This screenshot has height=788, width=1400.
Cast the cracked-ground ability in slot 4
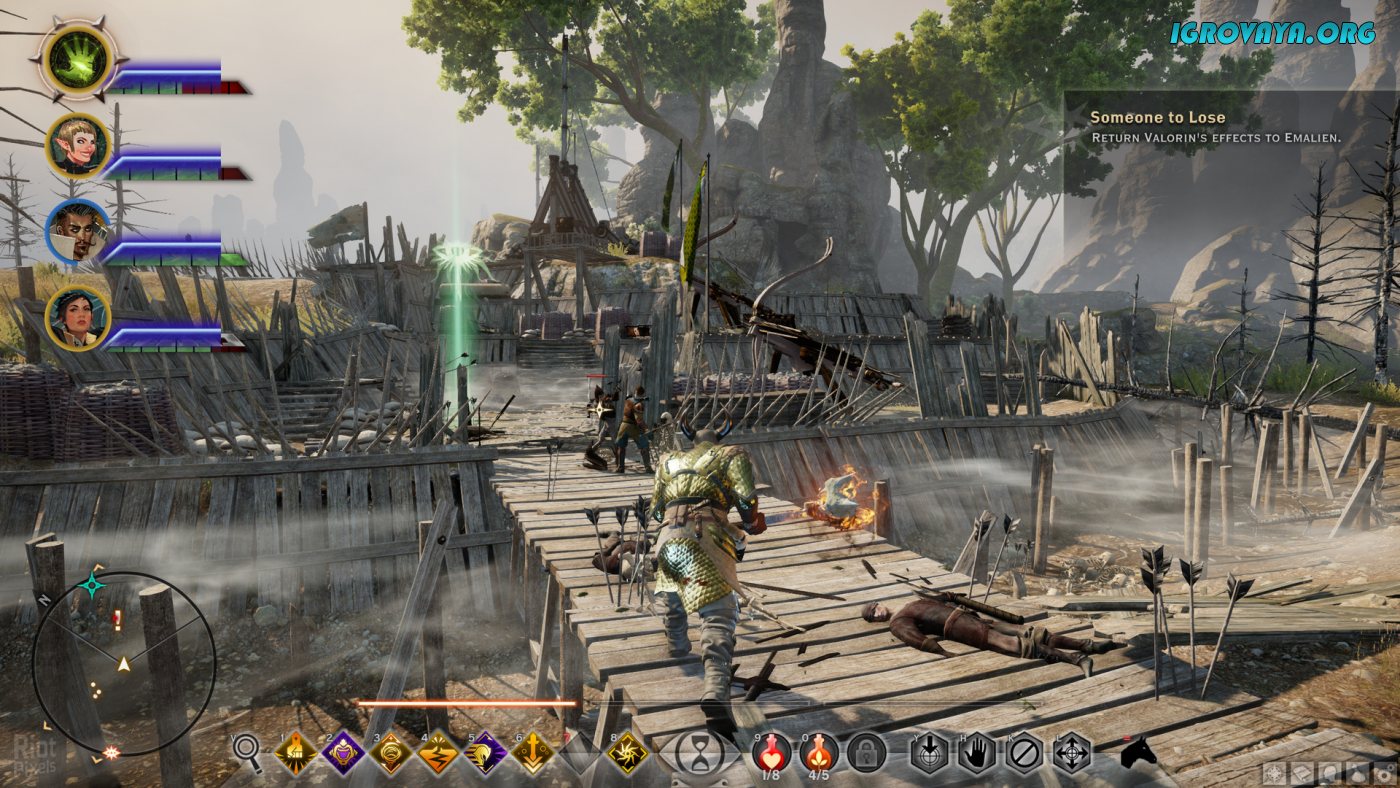439,754
